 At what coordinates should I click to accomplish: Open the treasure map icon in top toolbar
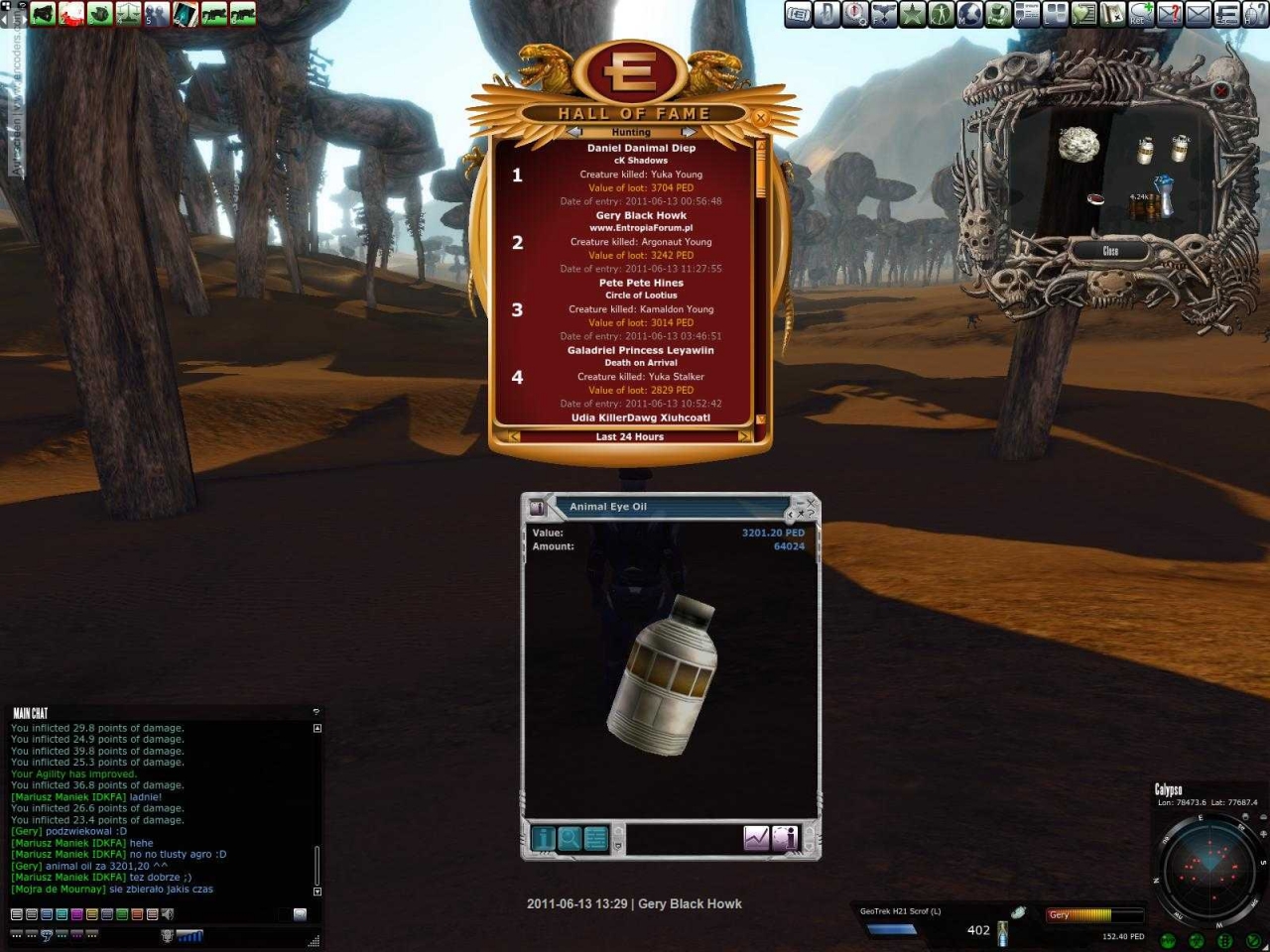tap(1112, 14)
